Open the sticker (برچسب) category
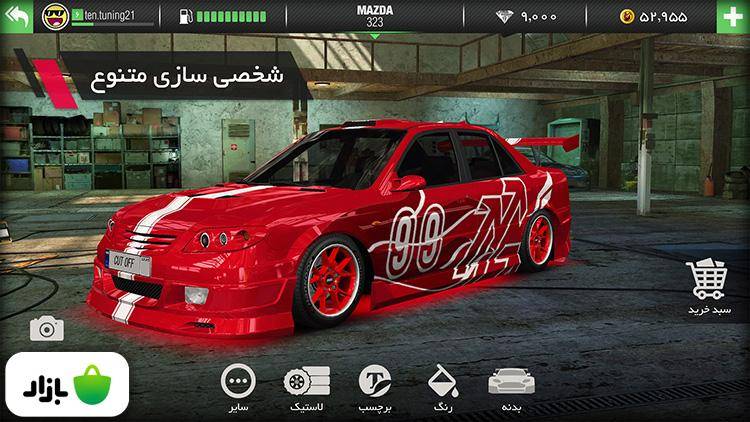 pos(375,388)
